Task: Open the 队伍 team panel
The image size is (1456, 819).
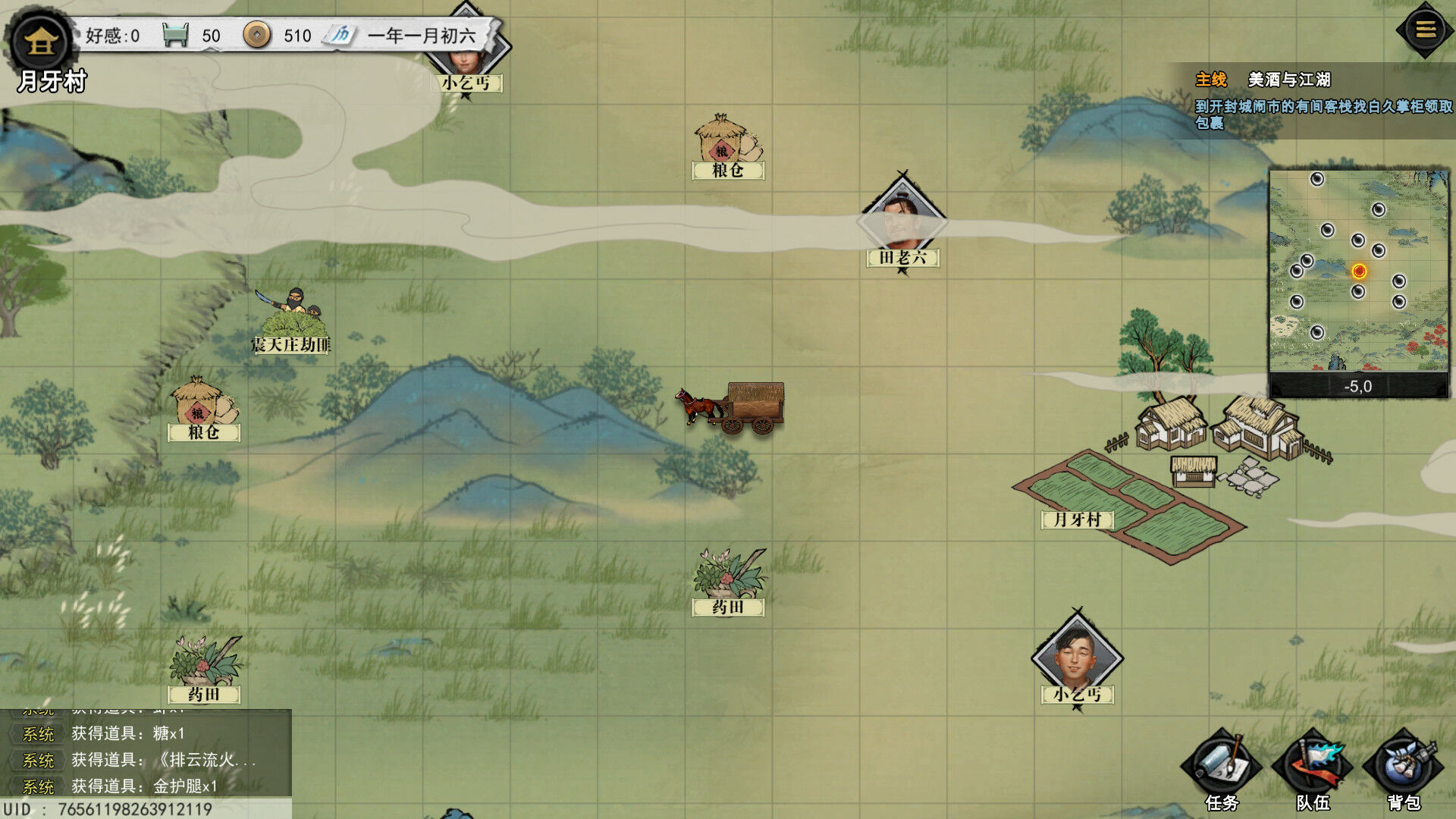Action: click(1313, 767)
